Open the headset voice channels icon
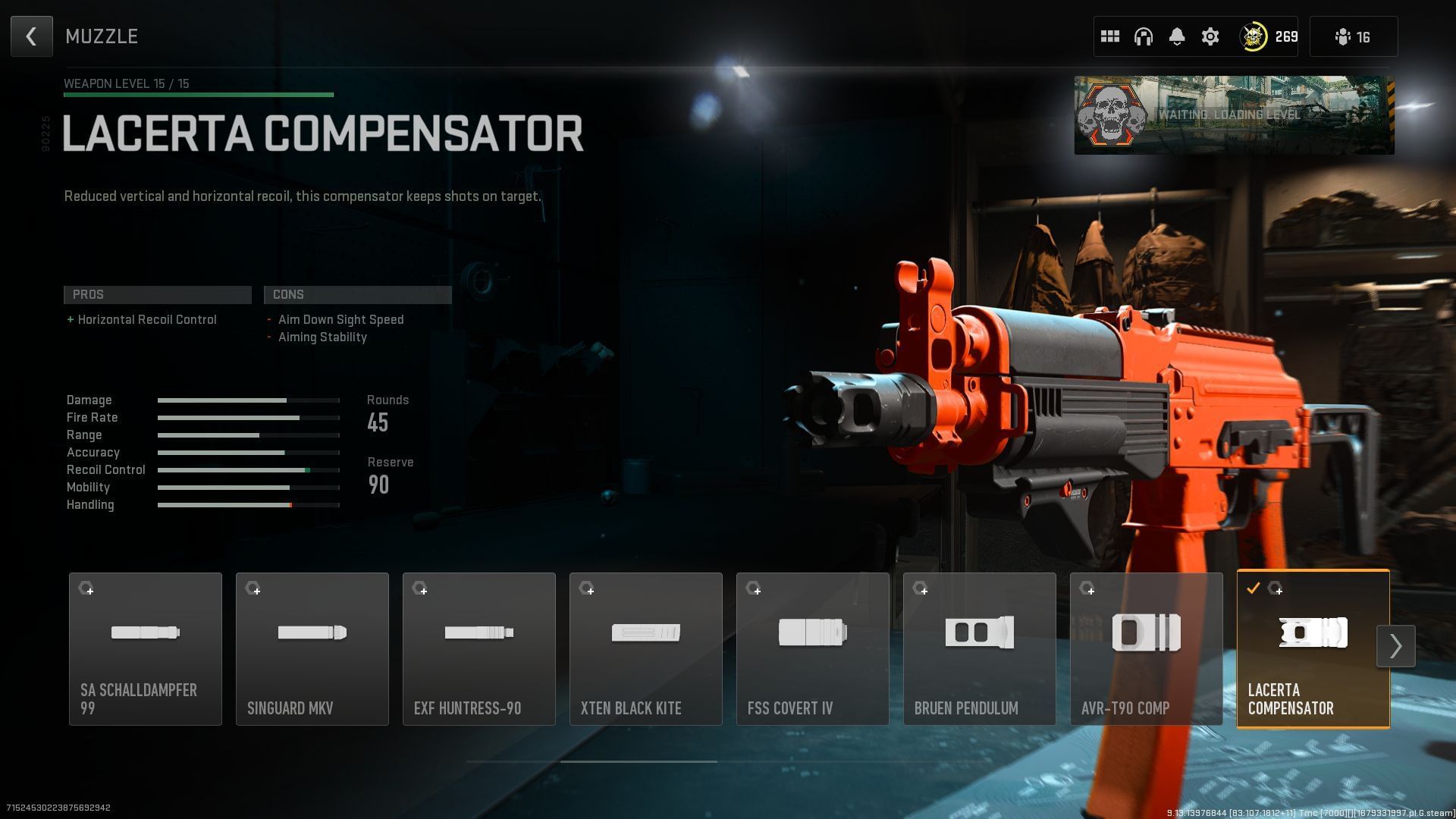This screenshot has width=1456, height=819. click(x=1144, y=36)
